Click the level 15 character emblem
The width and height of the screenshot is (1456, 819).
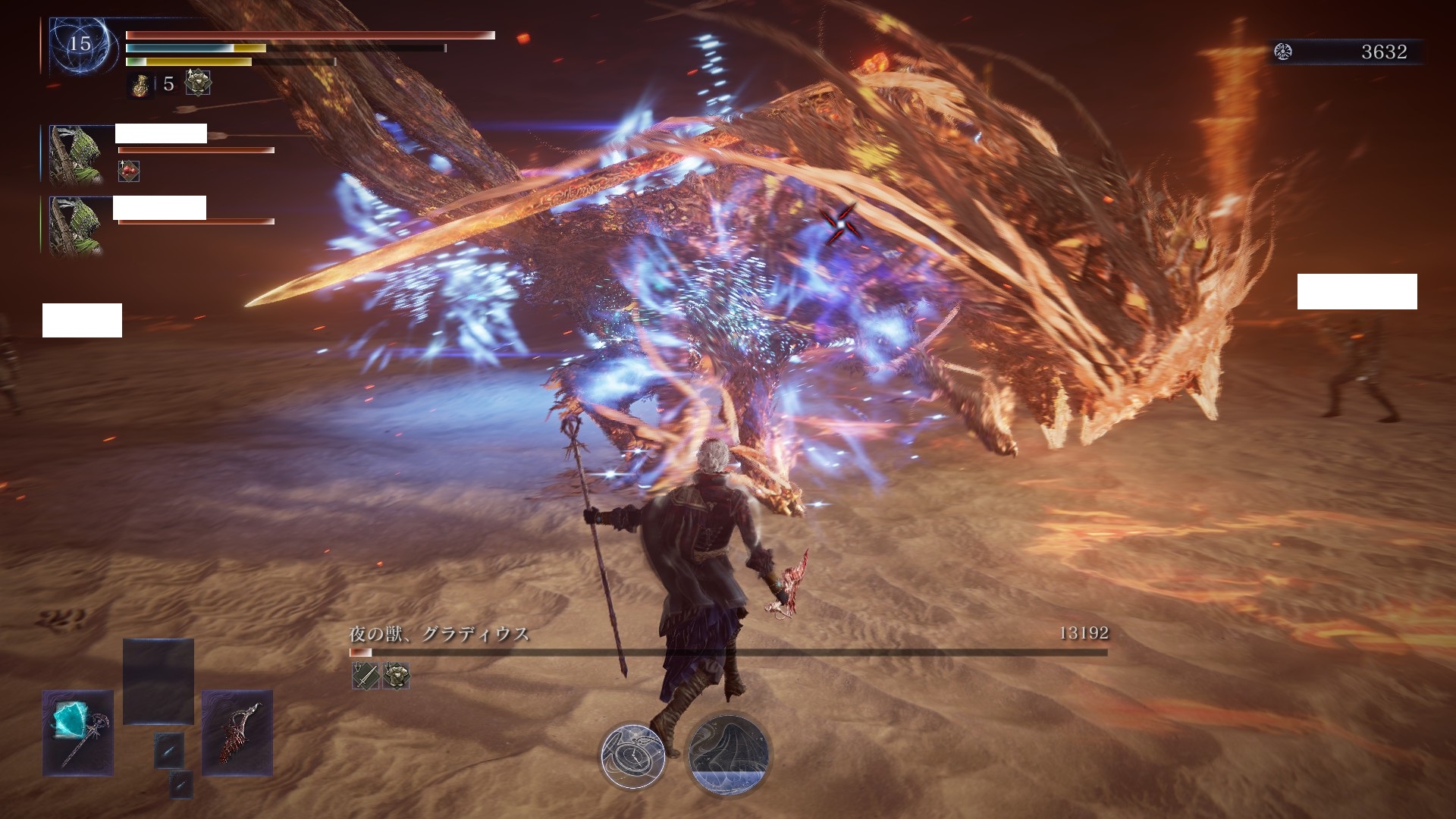80,45
